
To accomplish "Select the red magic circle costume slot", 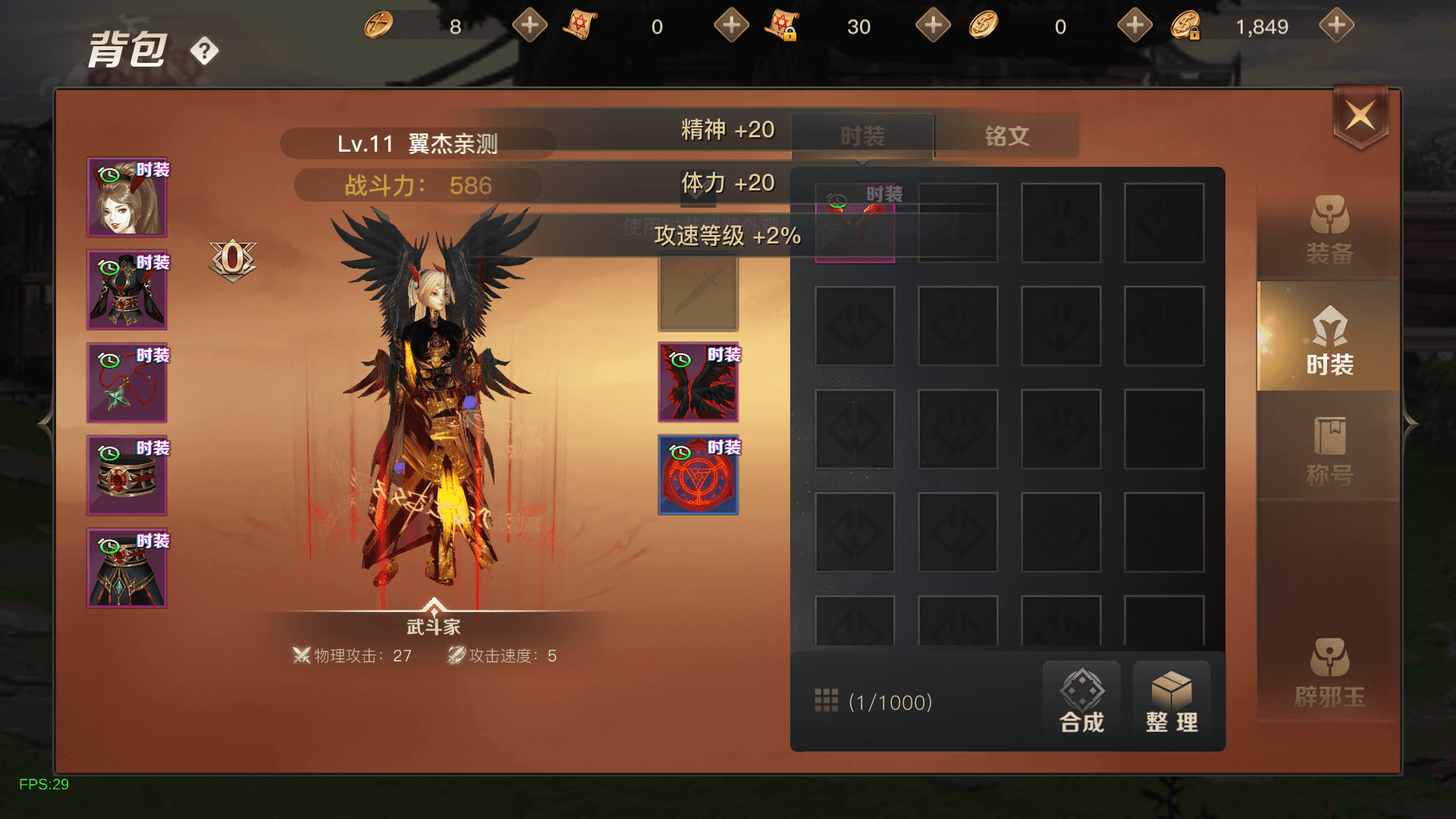I will [698, 475].
